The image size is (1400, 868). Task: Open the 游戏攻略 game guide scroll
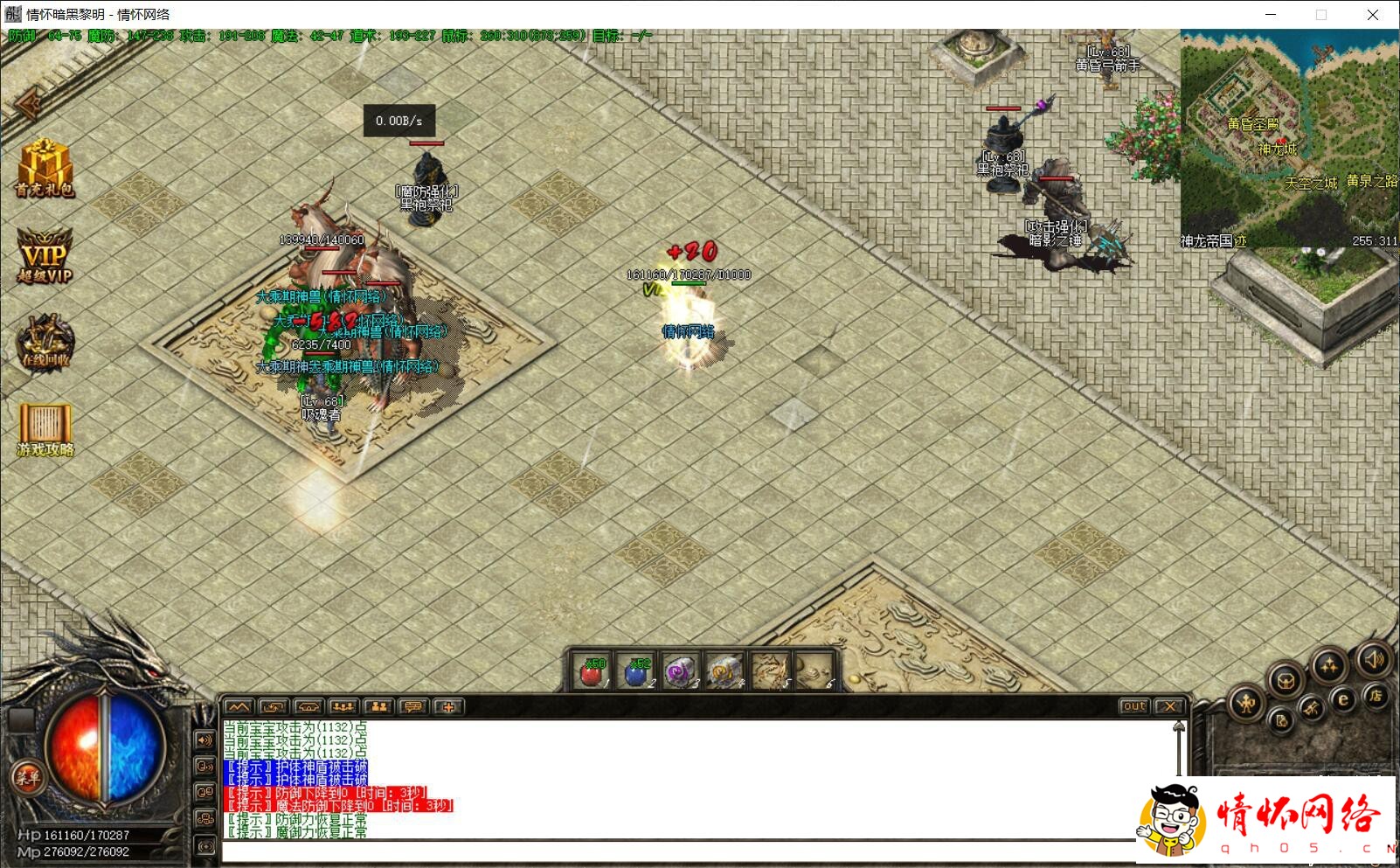[45, 429]
